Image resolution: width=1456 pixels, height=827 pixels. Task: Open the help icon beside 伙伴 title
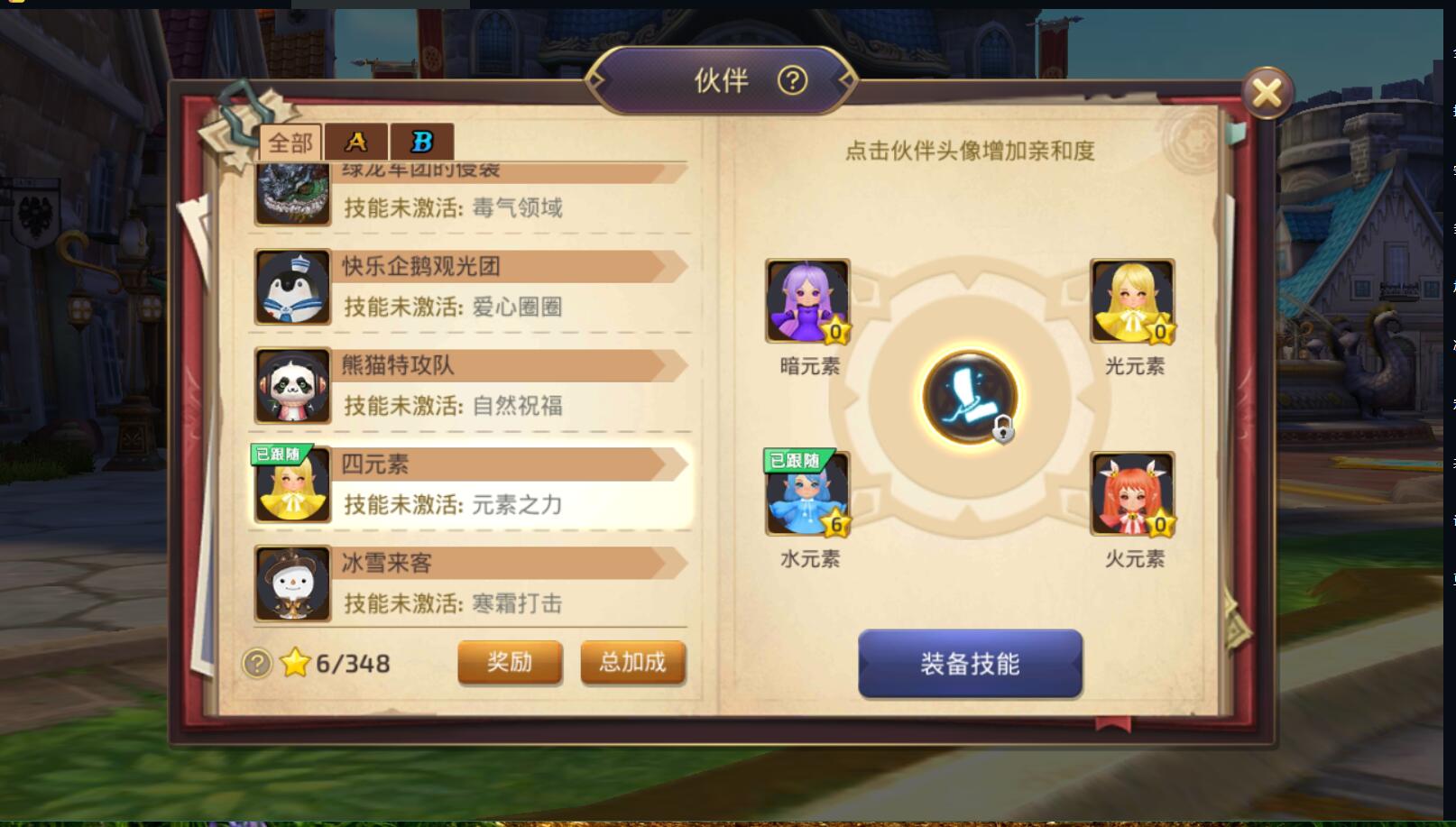coord(792,81)
